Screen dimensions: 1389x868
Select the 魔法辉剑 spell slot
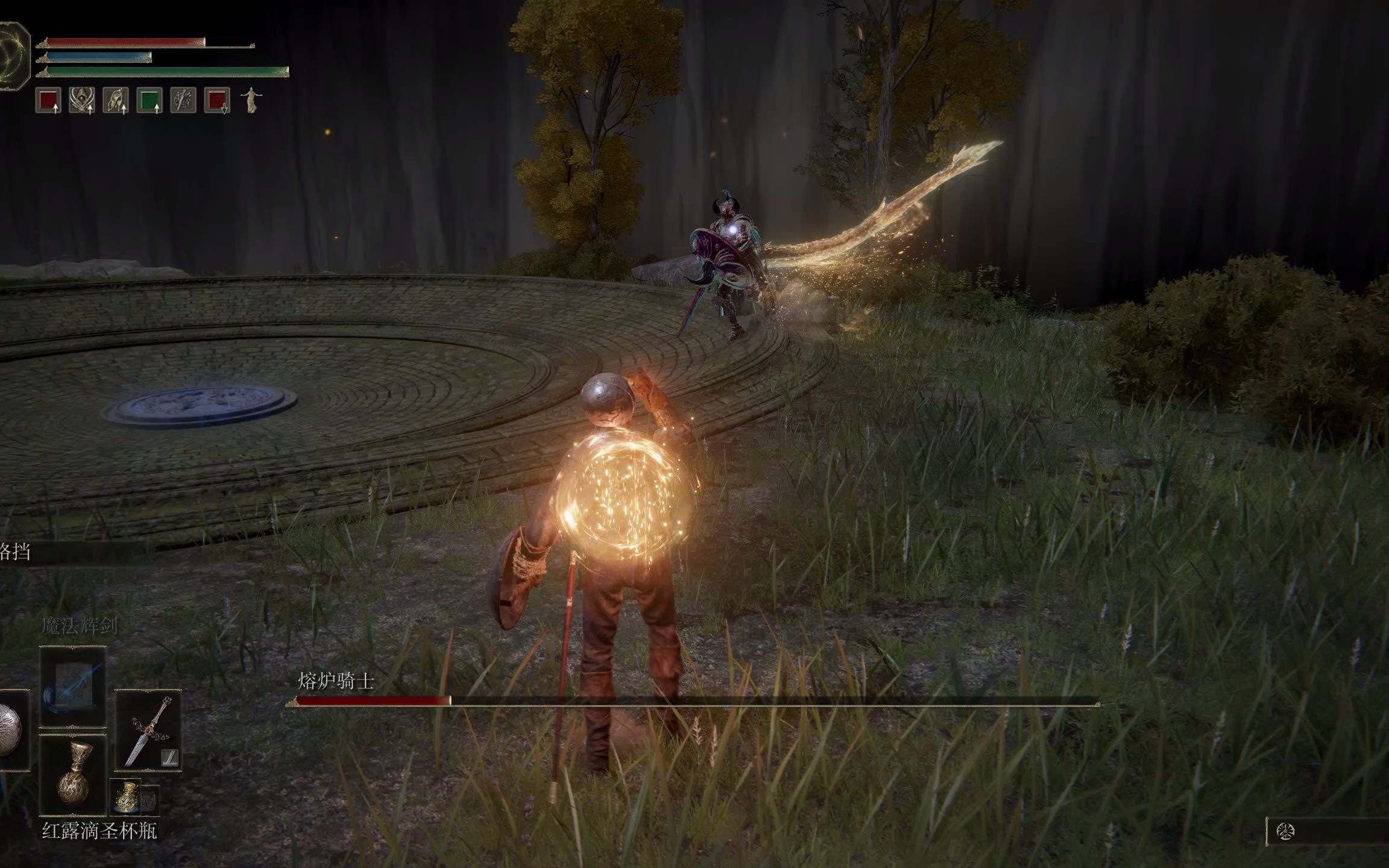pyautogui.click(x=73, y=687)
